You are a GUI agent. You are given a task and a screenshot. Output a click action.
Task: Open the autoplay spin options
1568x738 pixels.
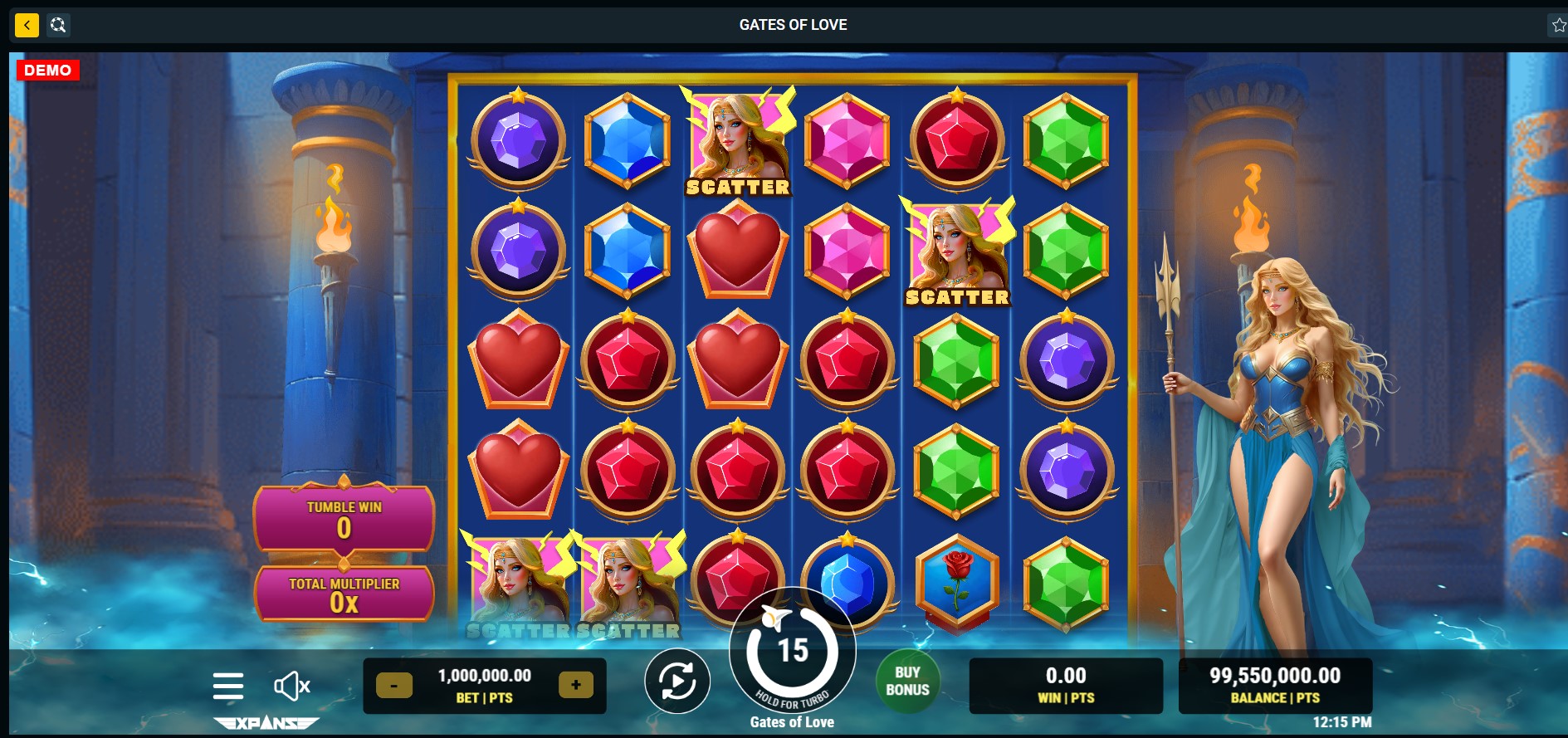pos(677,682)
